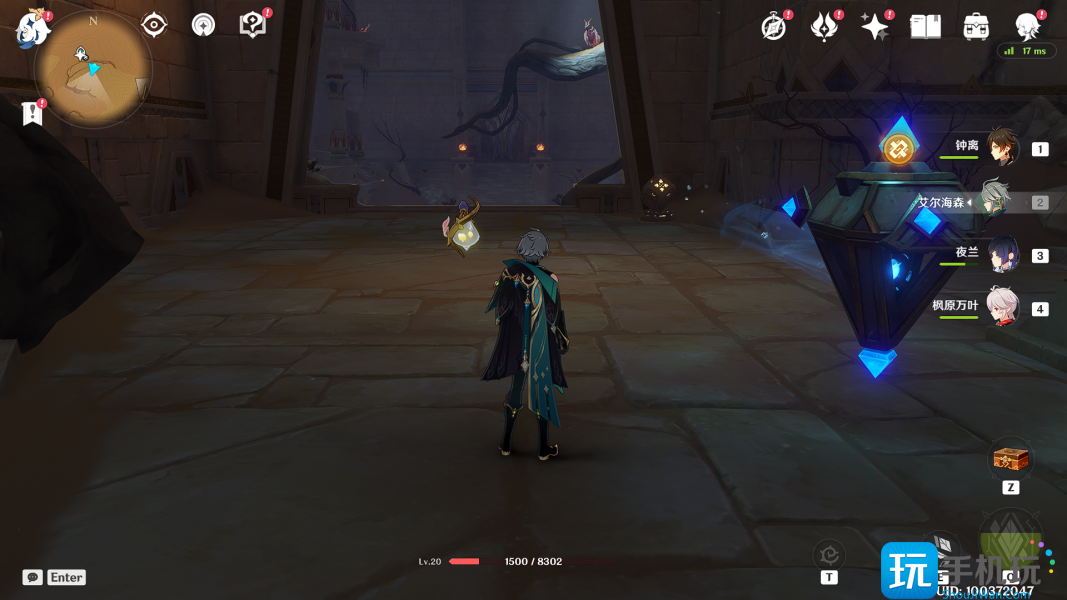Image resolution: width=1067 pixels, height=600 pixels.
Task: Activate the green elemental burst icon
Action: (1010, 545)
